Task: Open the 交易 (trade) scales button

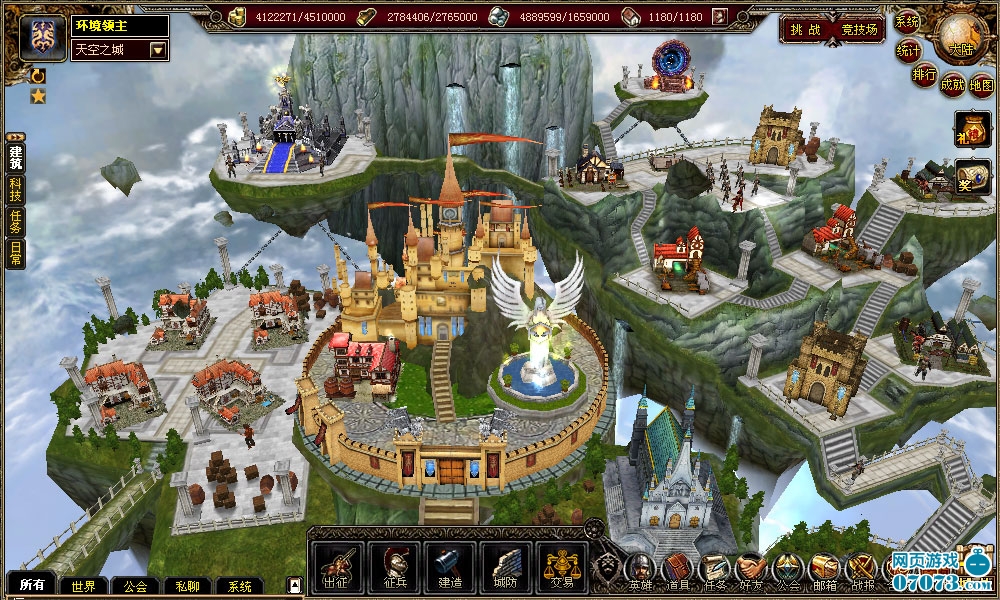Action: tap(562, 566)
